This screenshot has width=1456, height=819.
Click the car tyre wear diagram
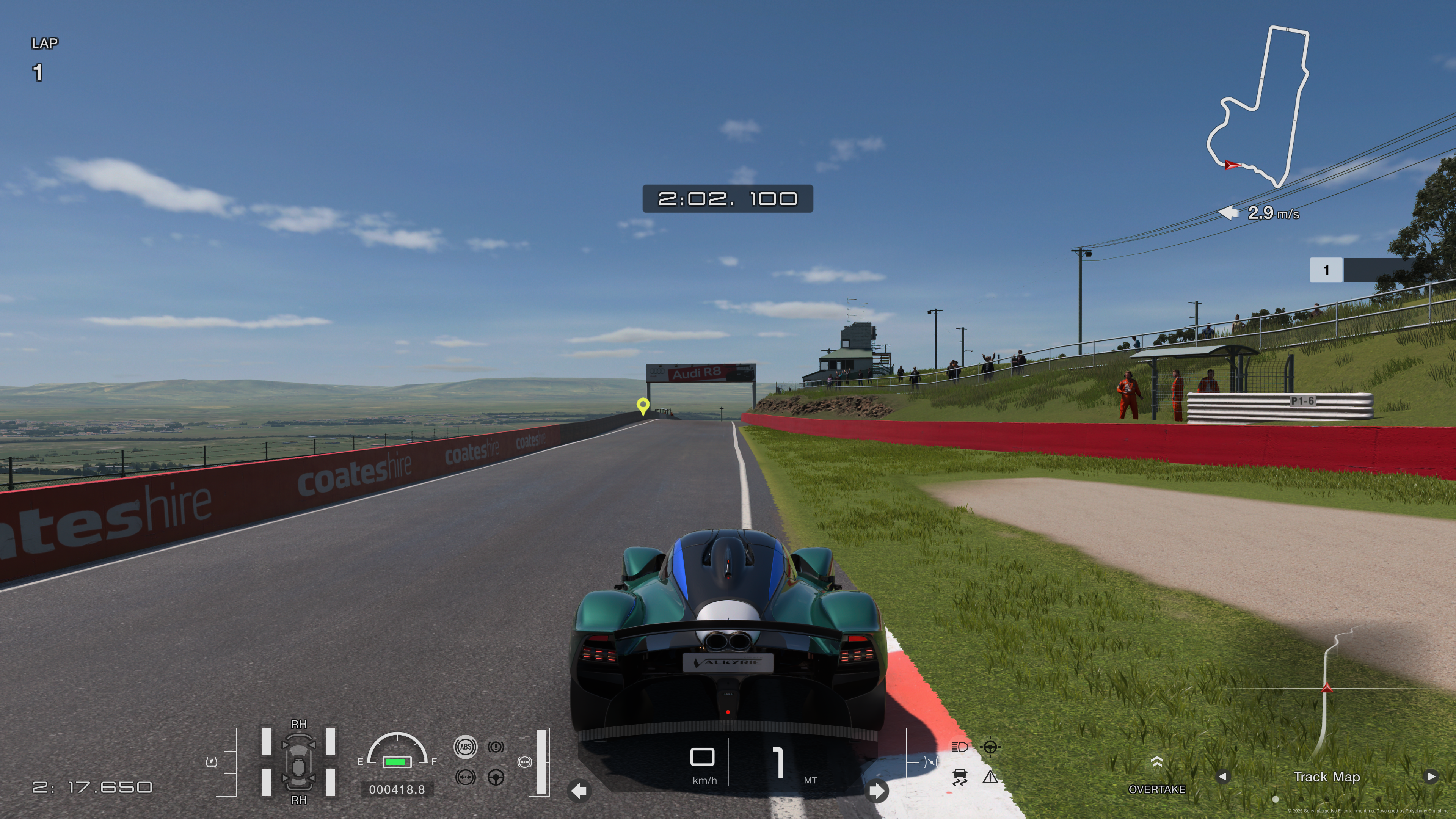point(298,762)
